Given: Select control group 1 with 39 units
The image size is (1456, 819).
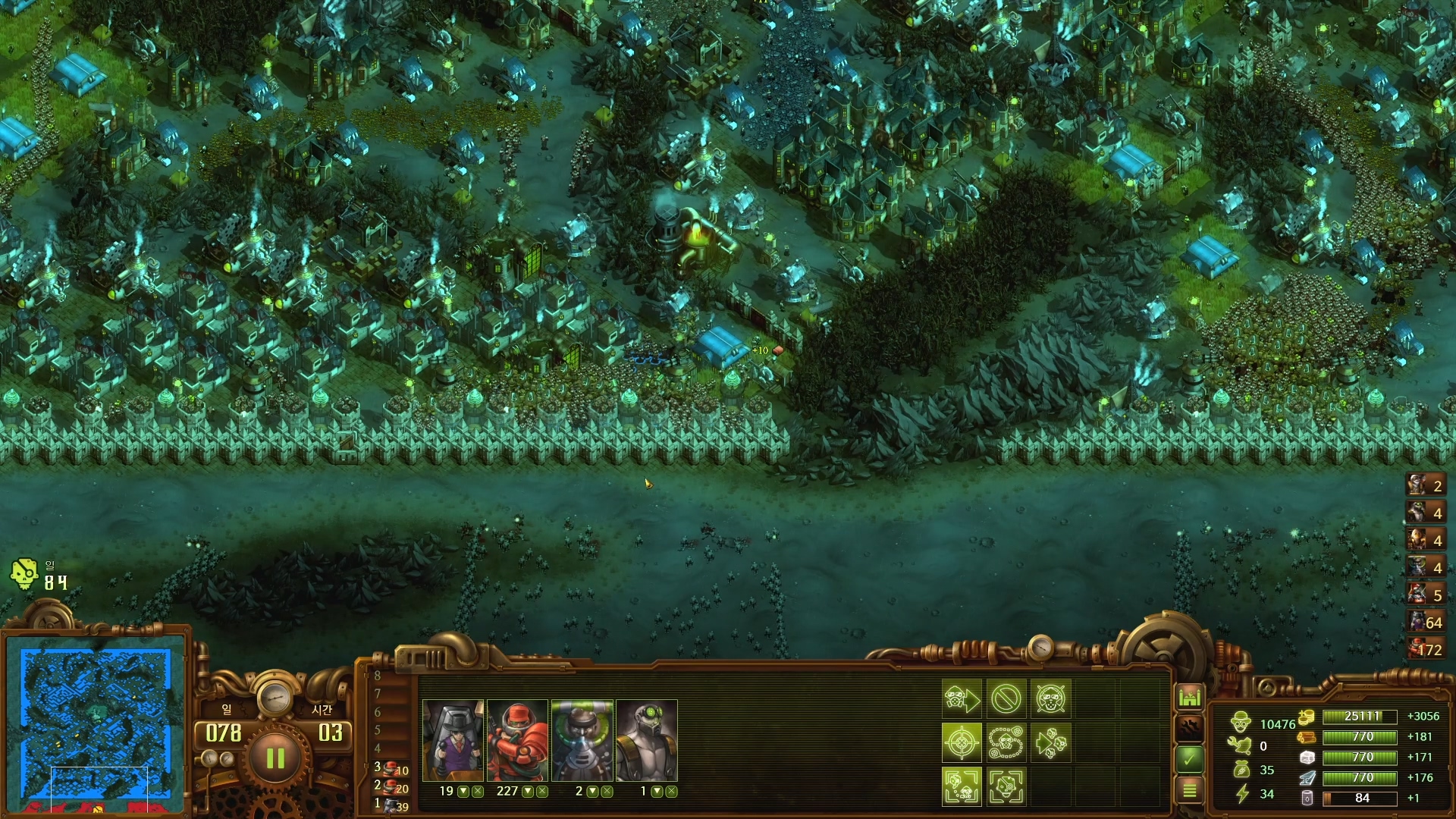Looking at the screenshot, I should [391, 805].
